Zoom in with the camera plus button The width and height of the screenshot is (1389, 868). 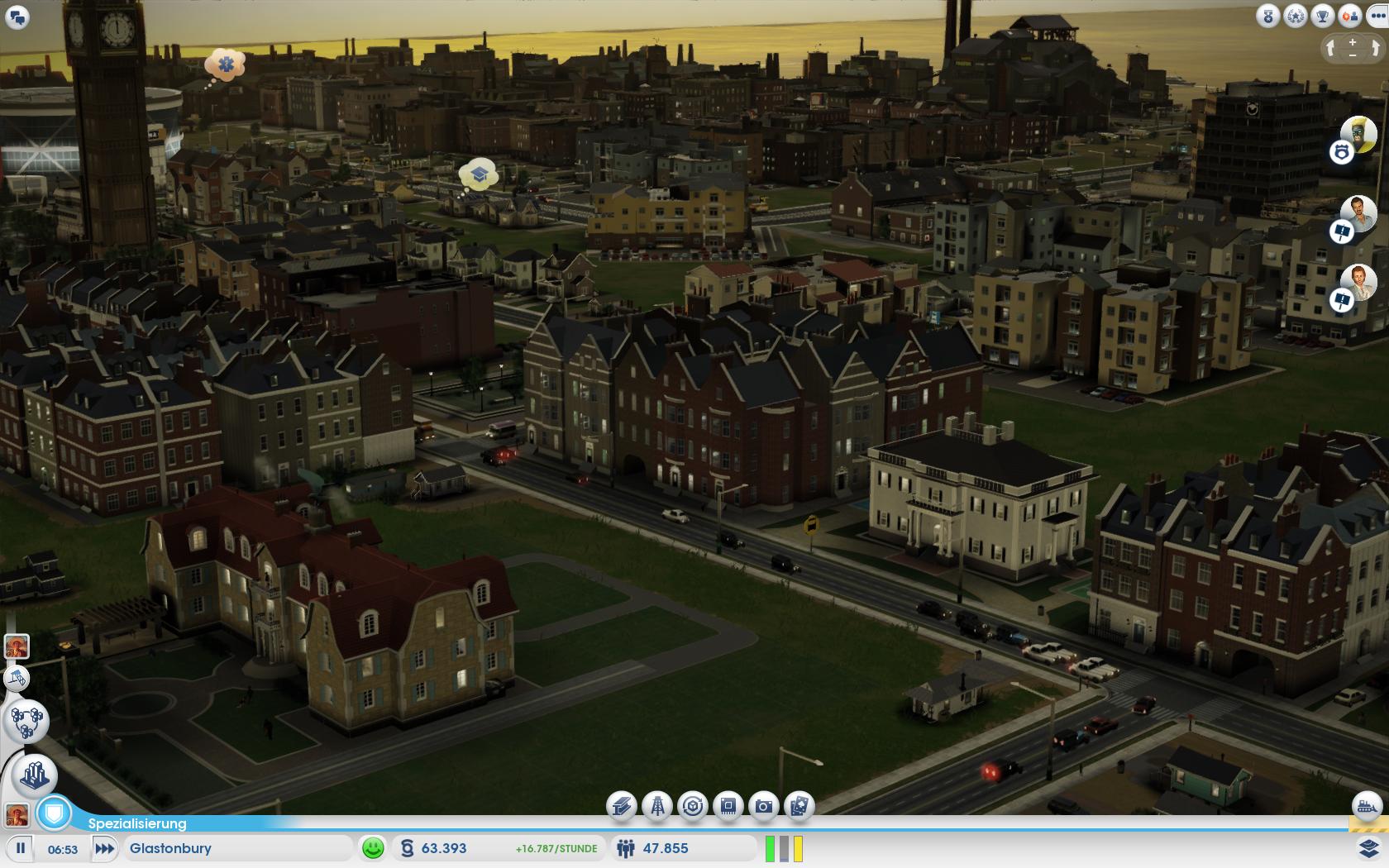pyautogui.click(x=1353, y=42)
